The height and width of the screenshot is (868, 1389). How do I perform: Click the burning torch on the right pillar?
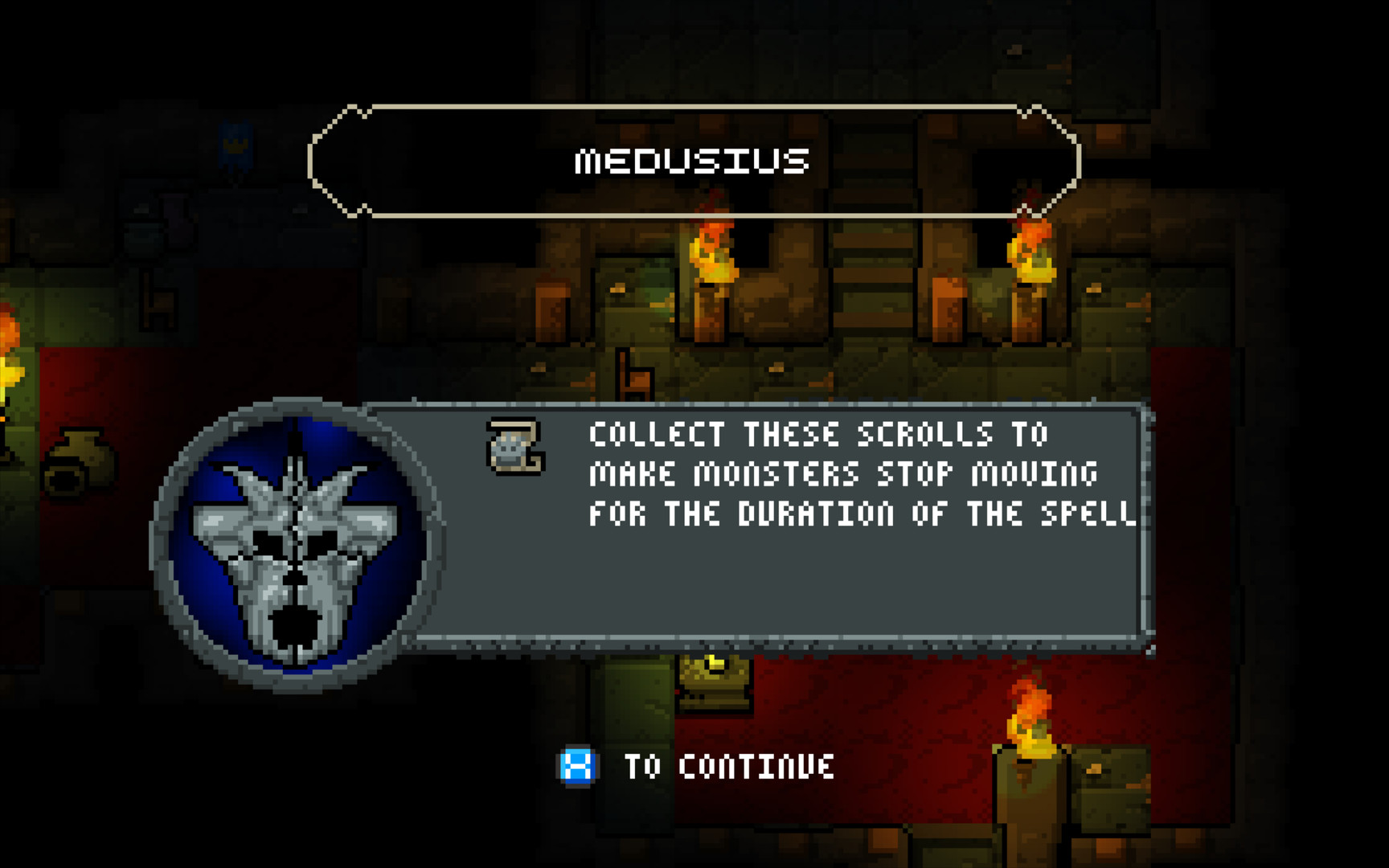pos(1031,249)
